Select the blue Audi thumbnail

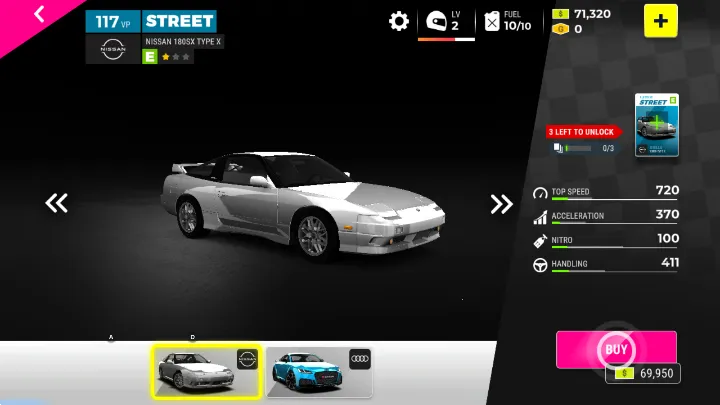(x=319, y=372)
